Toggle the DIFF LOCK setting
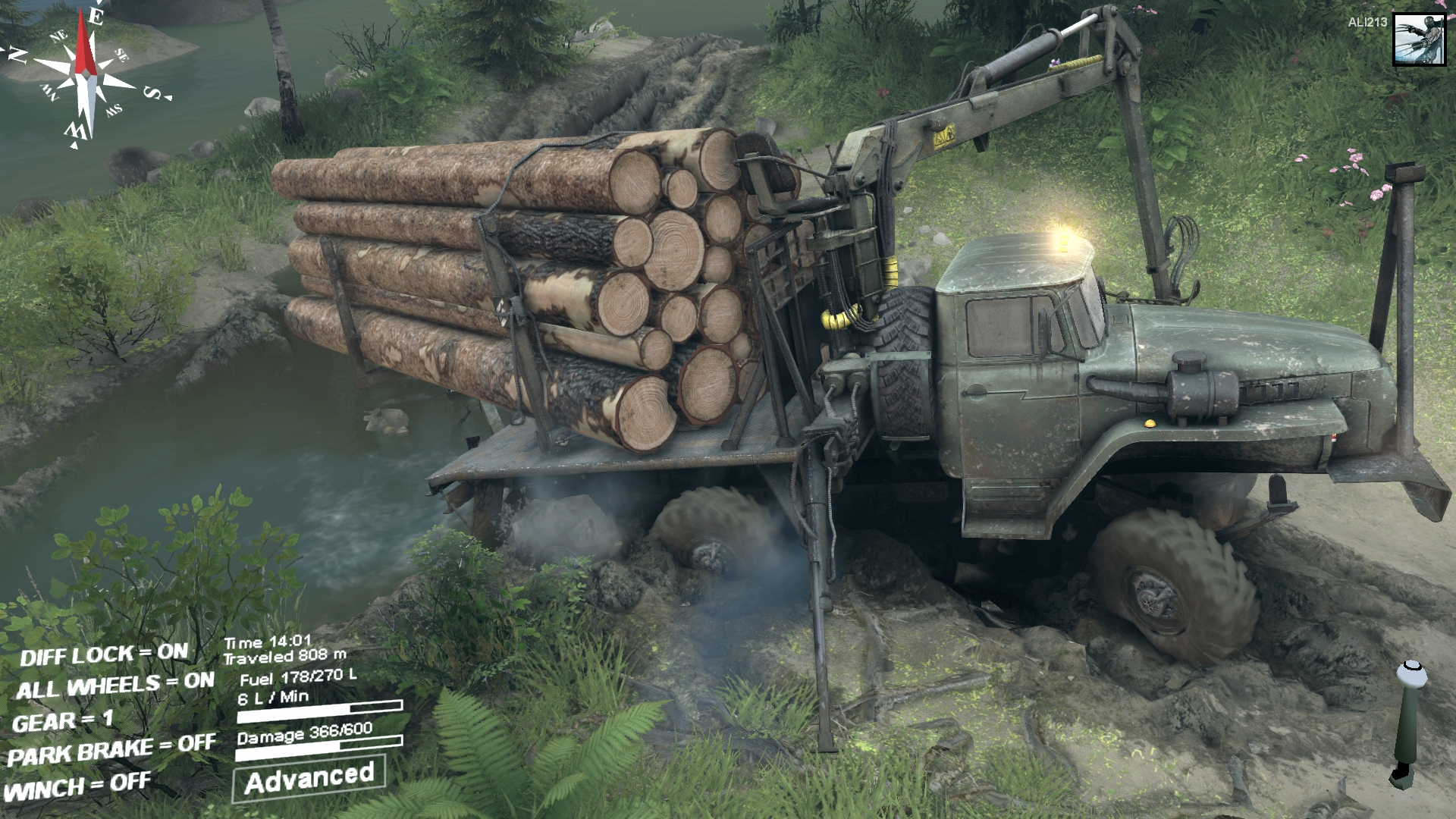This screenshot has height=819, width=1456. [x=104, y=654]
